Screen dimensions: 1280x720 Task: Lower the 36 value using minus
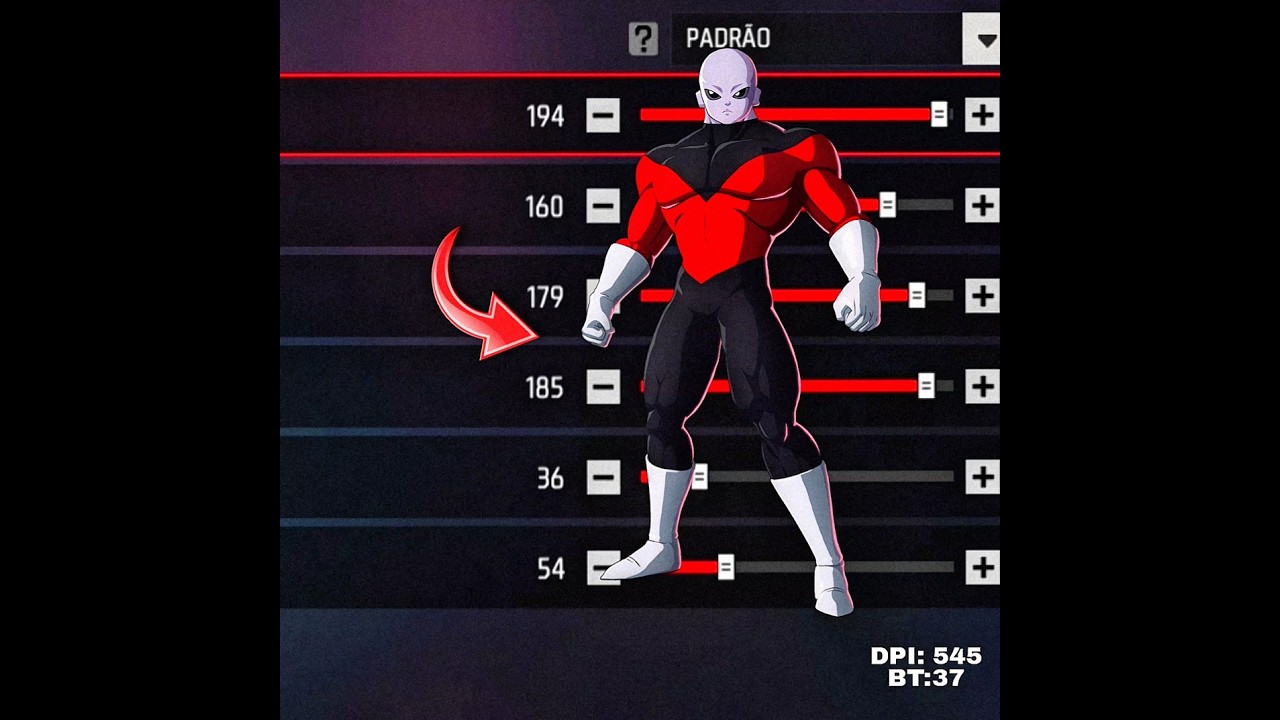(603, 477)
